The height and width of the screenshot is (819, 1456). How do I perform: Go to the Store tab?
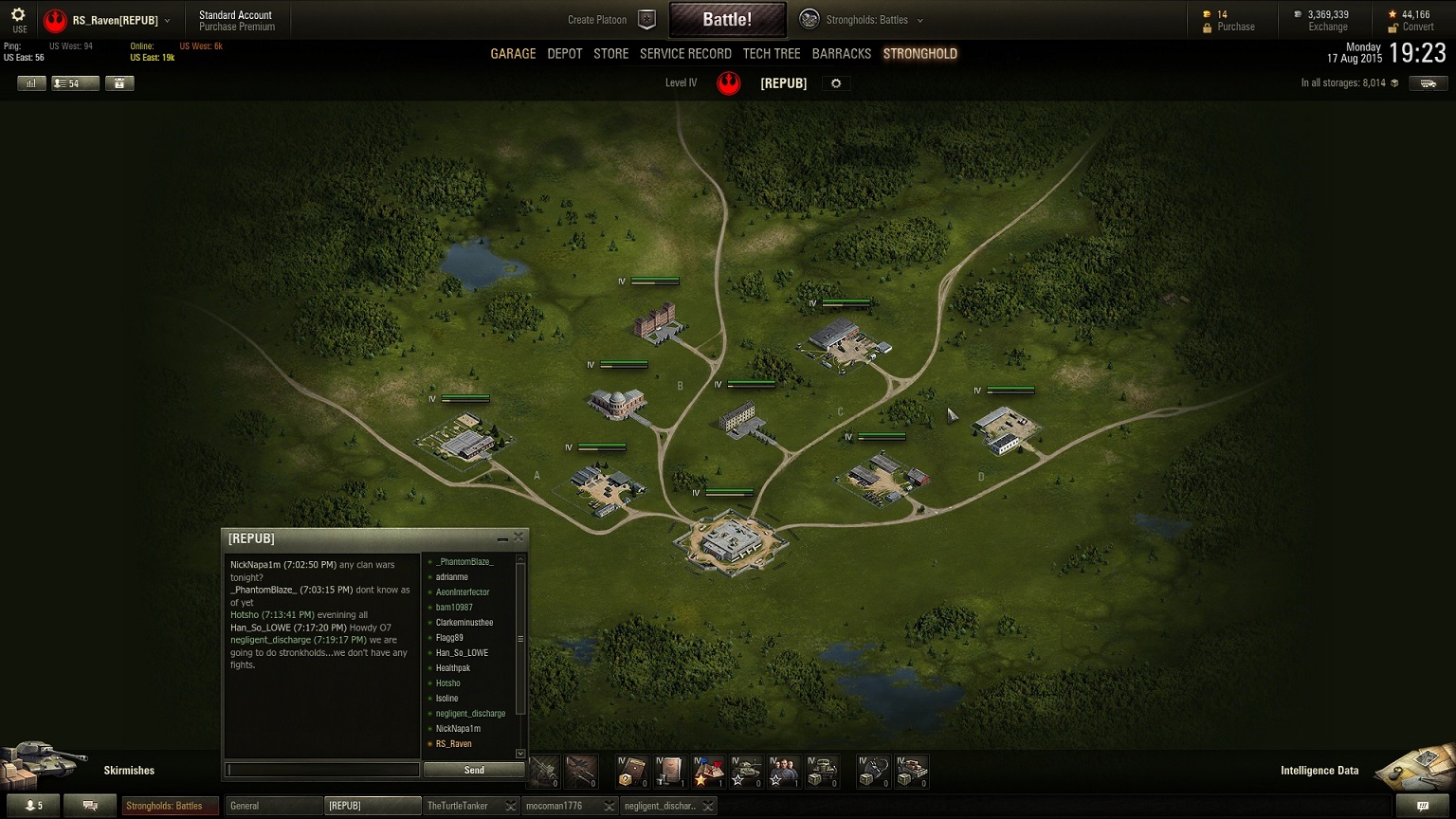coord(610,54)
